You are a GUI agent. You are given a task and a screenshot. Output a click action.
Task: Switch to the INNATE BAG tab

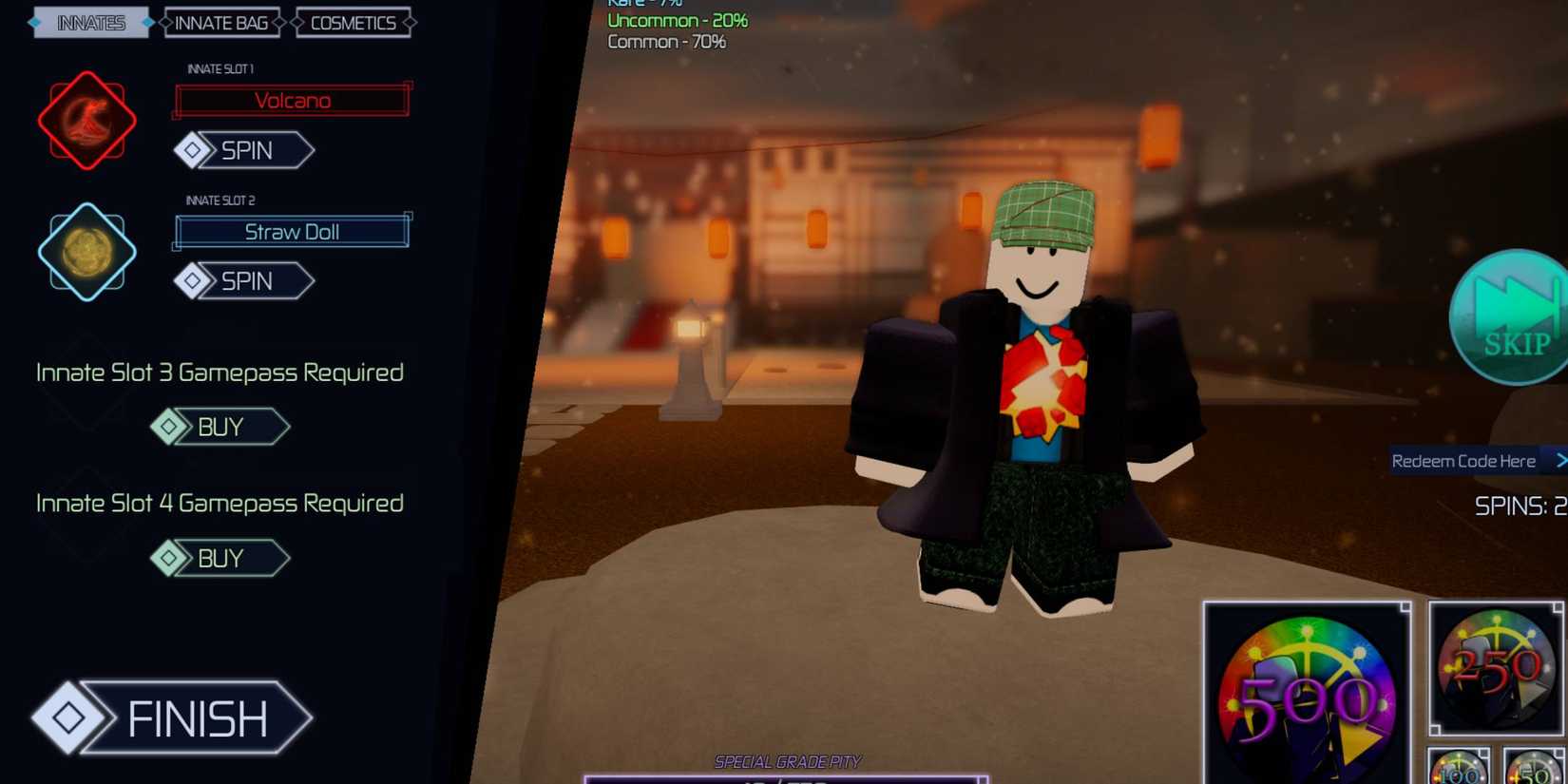pos(220,23)
